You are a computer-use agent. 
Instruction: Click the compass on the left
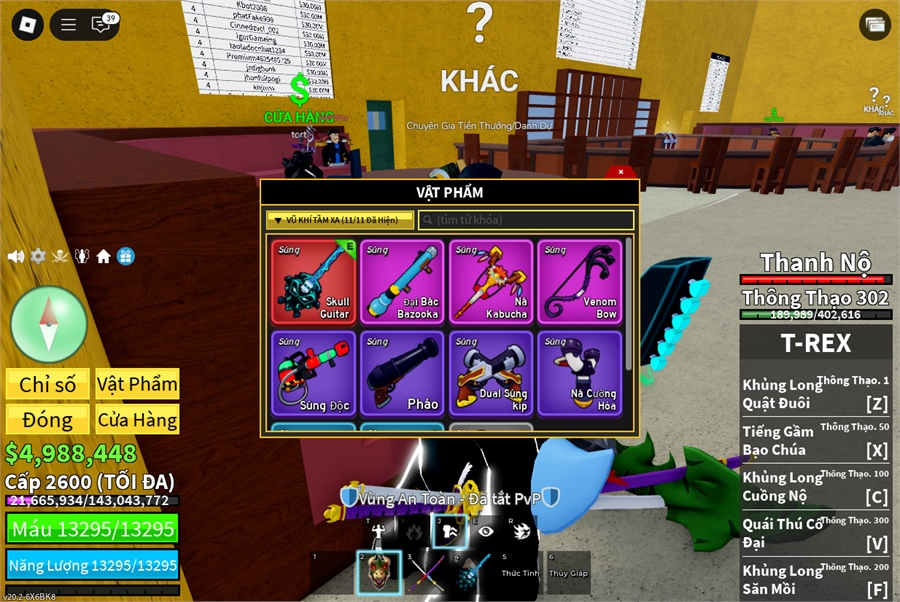[x=49, y=323]
